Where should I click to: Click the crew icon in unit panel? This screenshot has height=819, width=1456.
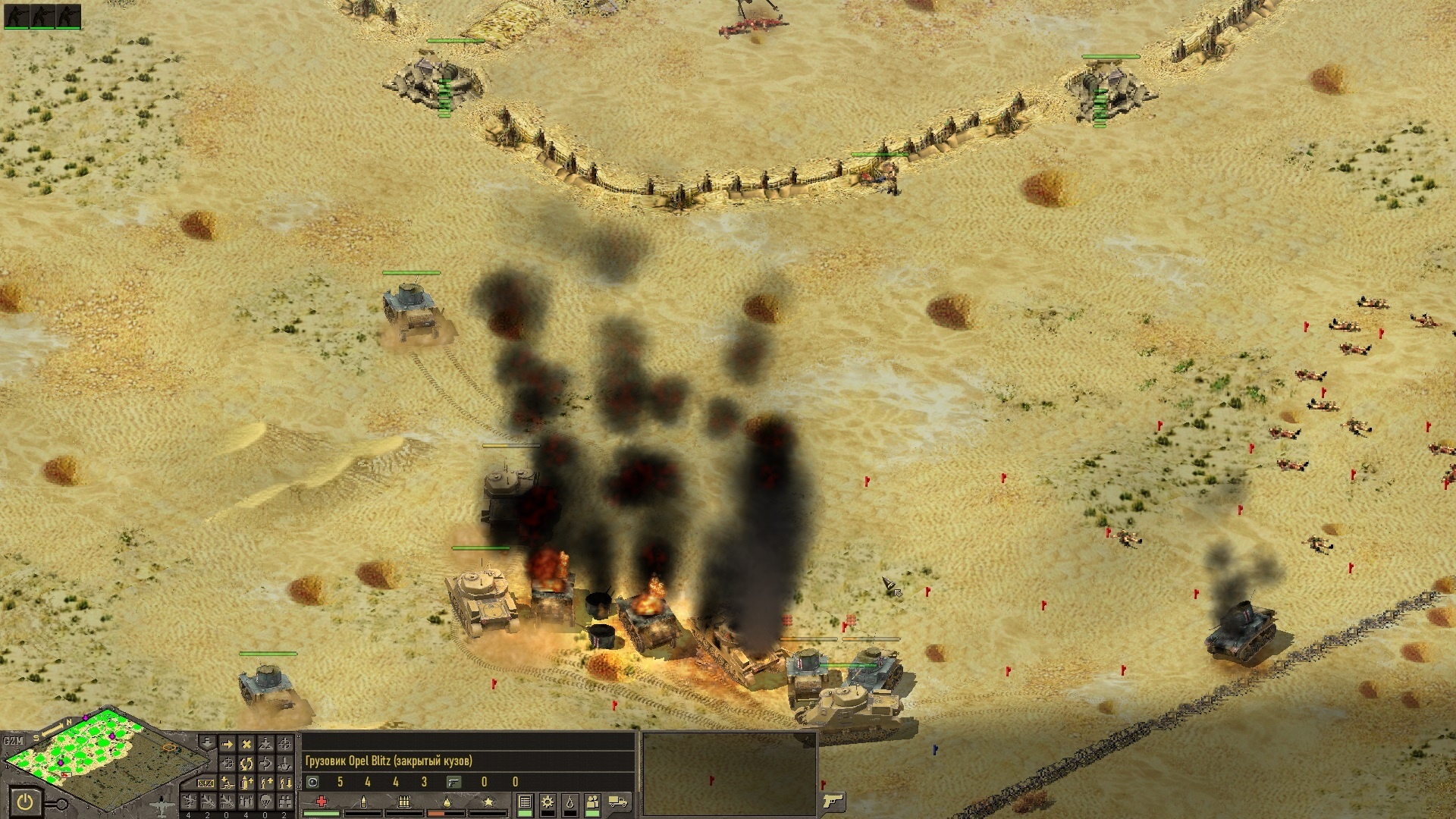coord(592,802)
